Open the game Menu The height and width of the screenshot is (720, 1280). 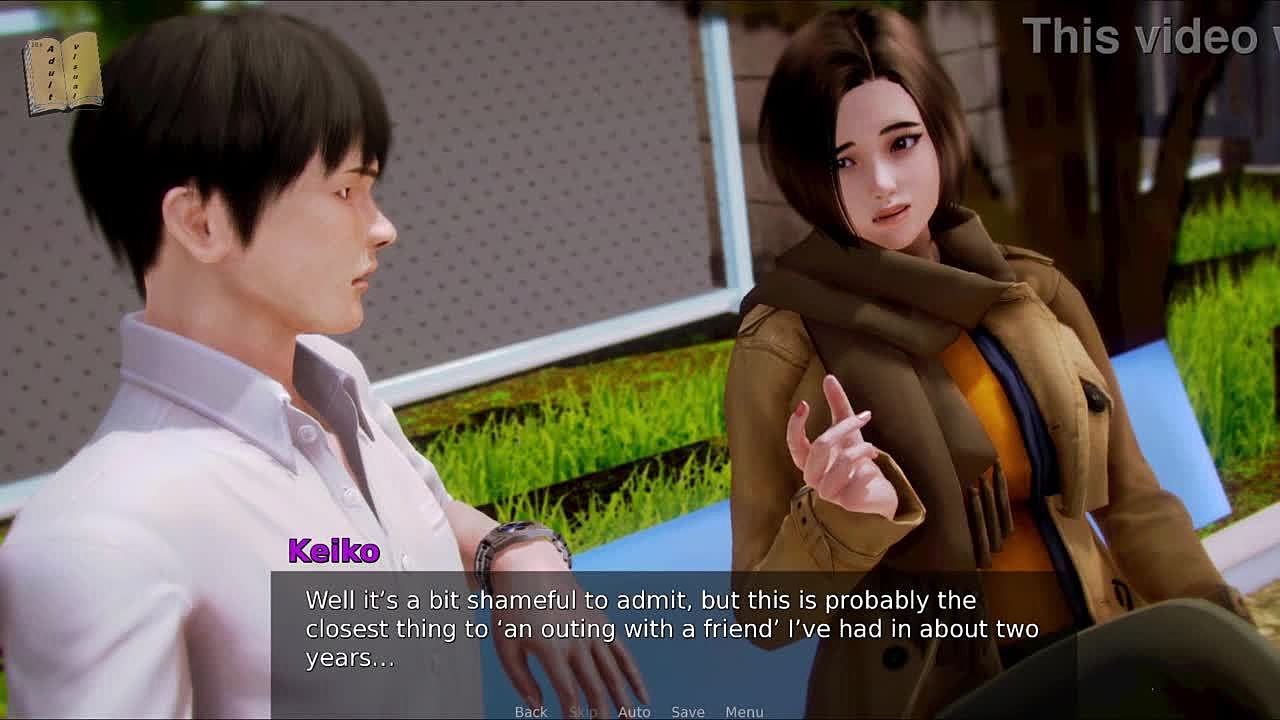point(744,711)
